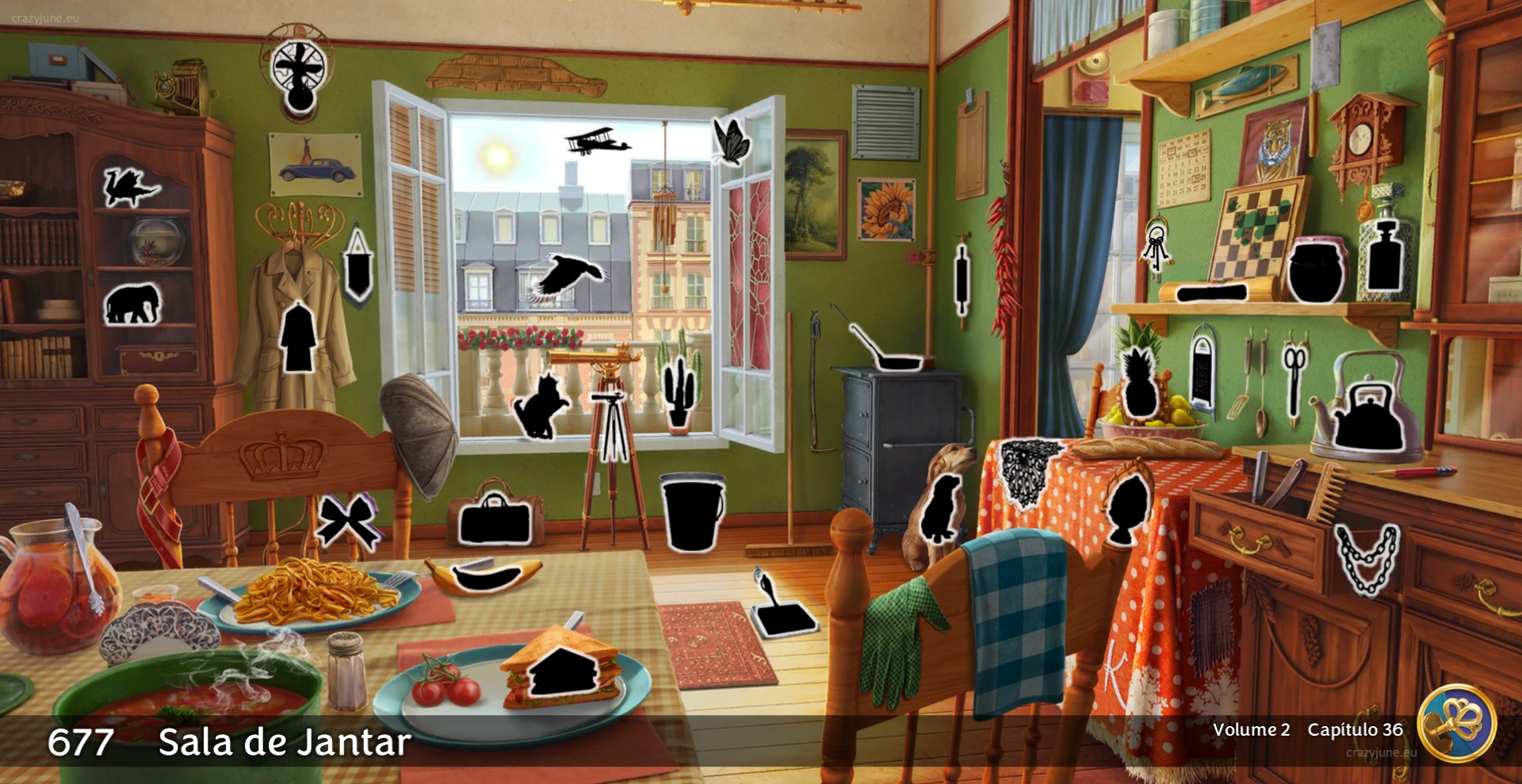Select the flying bird silhouette
1522x784 pixels.
point(567,277)
